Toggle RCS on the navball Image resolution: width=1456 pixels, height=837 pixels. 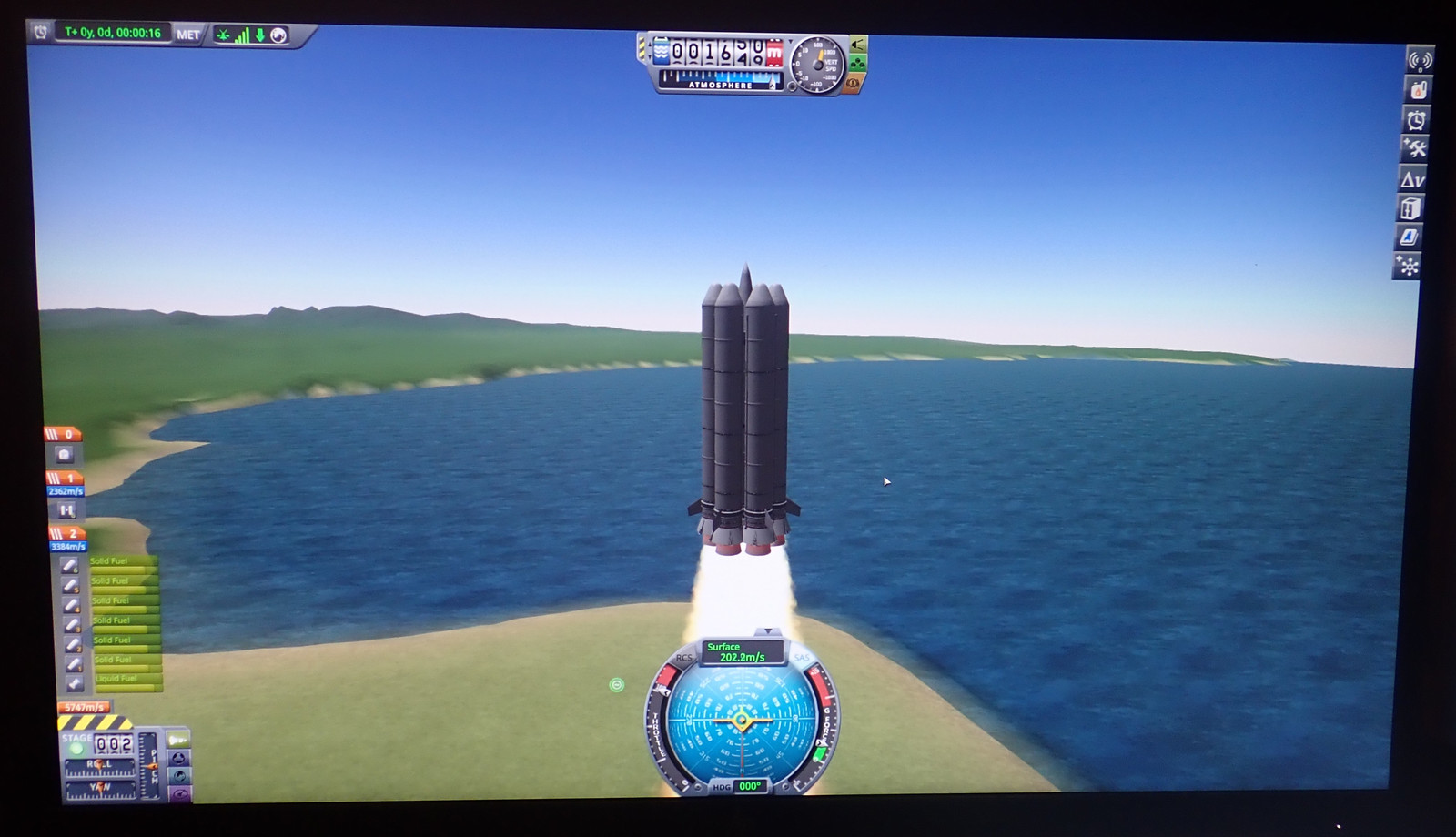683,658
